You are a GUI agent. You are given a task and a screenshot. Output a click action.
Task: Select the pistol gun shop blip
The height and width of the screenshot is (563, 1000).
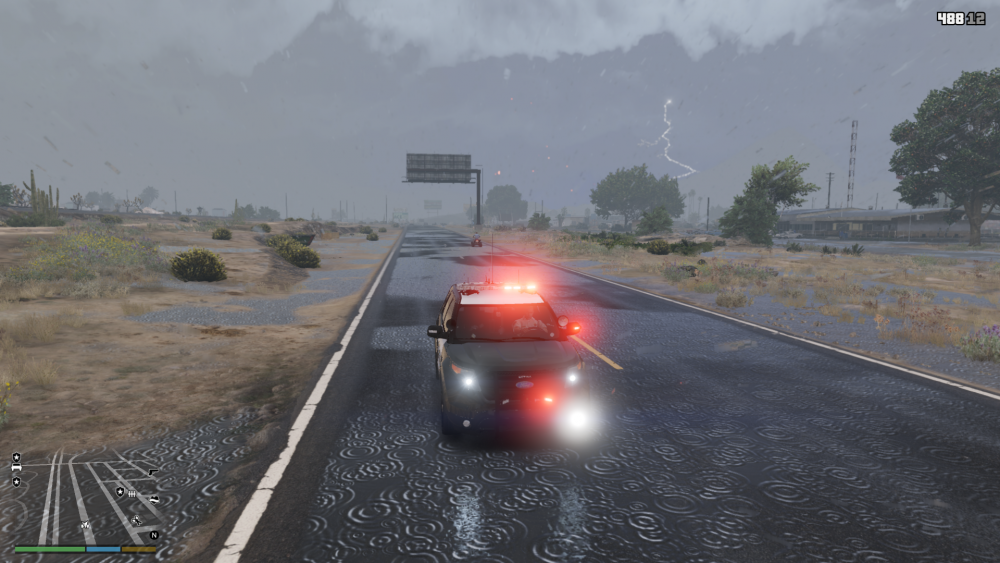click(153, 472)
